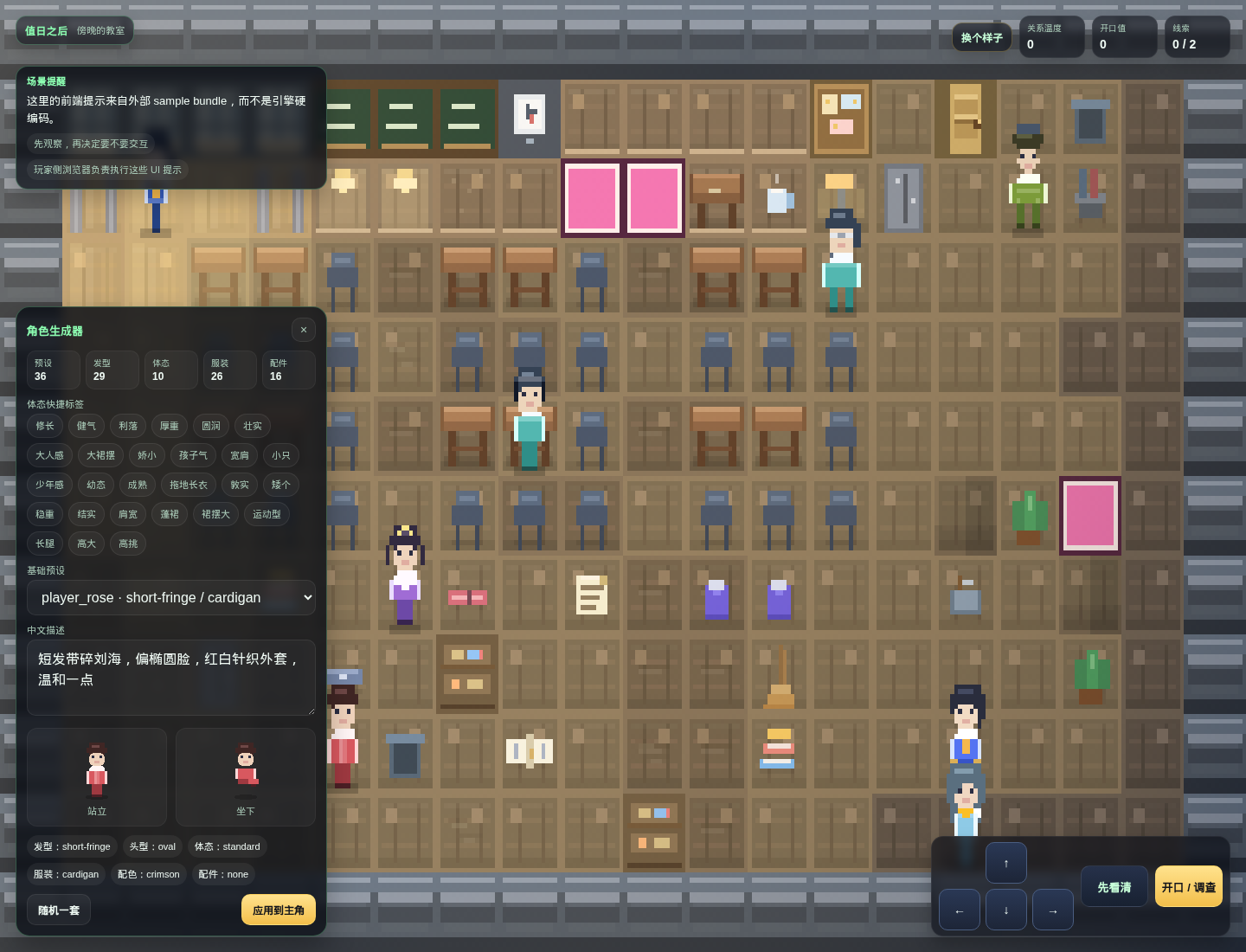Toggle the 运动型 body tag
The image size is (1246, 952).
(267, 513)
